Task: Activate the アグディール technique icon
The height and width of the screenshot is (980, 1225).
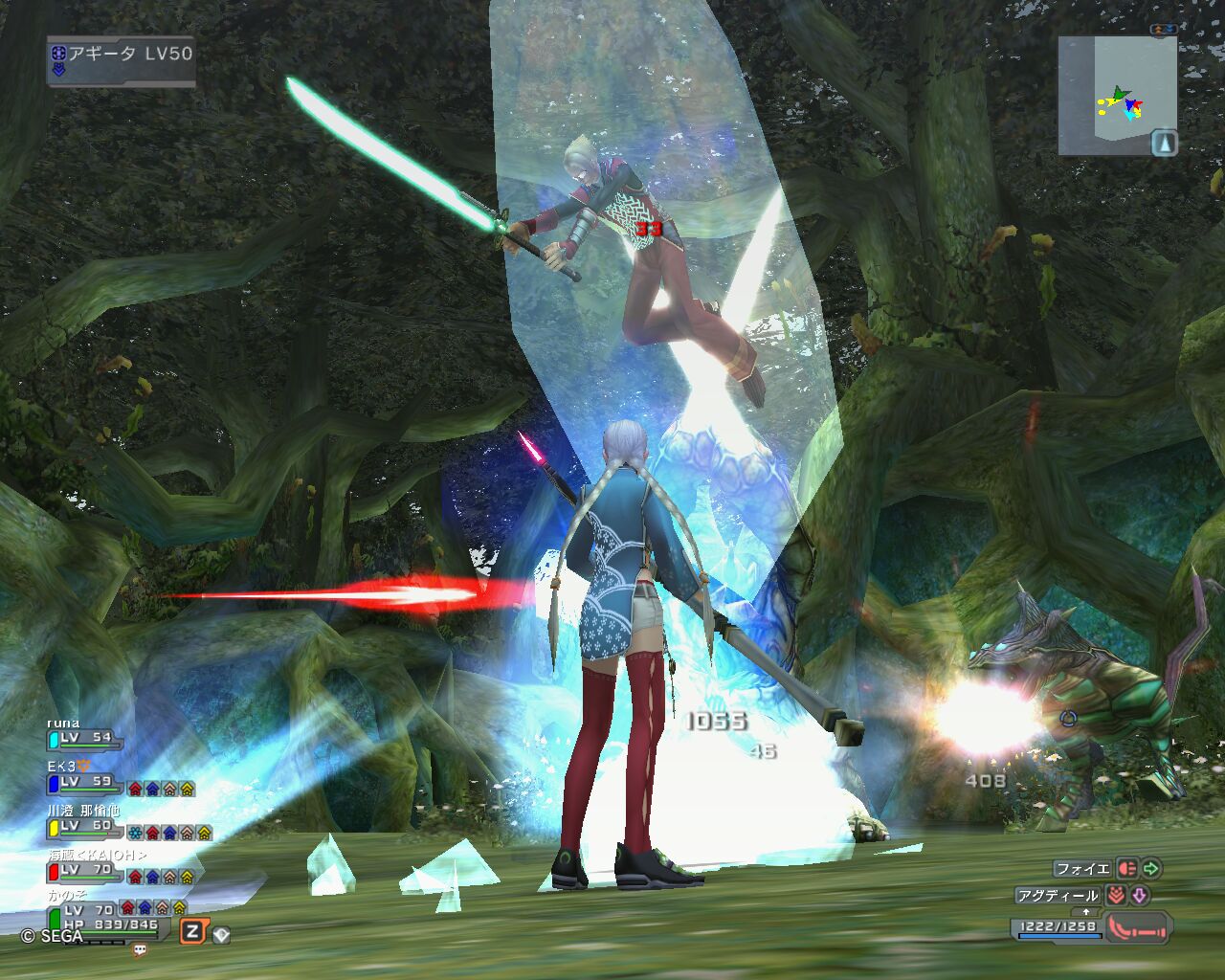Action: click(1115, 896)
